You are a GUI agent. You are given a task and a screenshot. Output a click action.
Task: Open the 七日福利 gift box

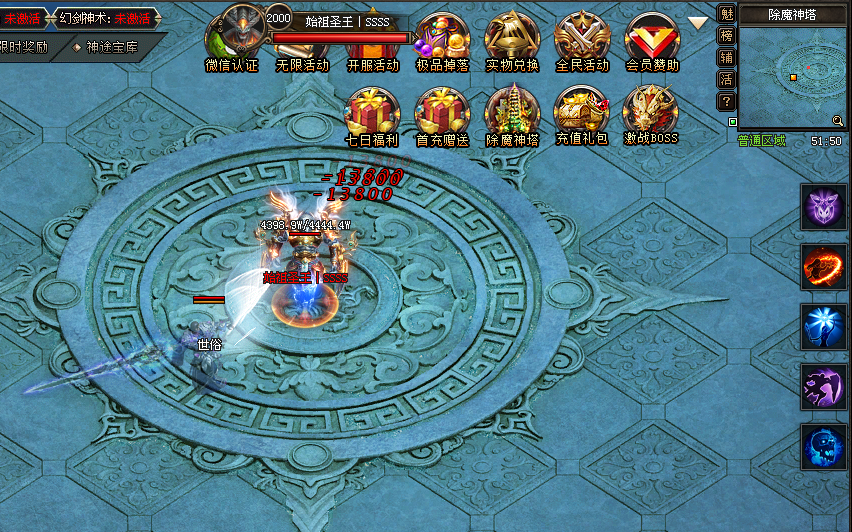pos(372,112)
